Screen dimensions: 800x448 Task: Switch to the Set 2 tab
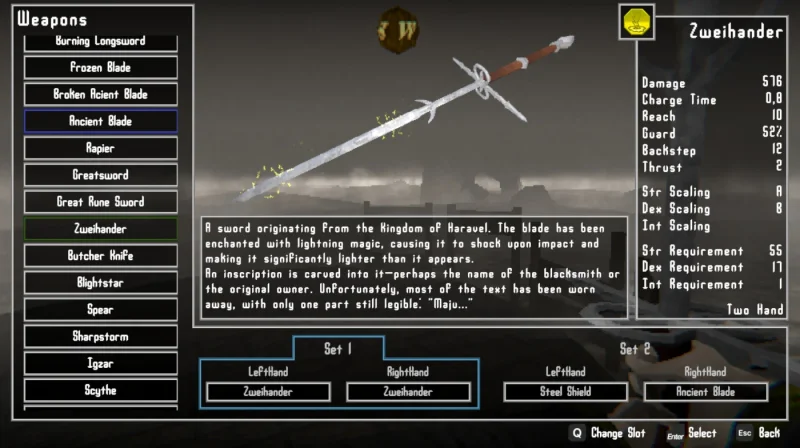tap(635, 349)
